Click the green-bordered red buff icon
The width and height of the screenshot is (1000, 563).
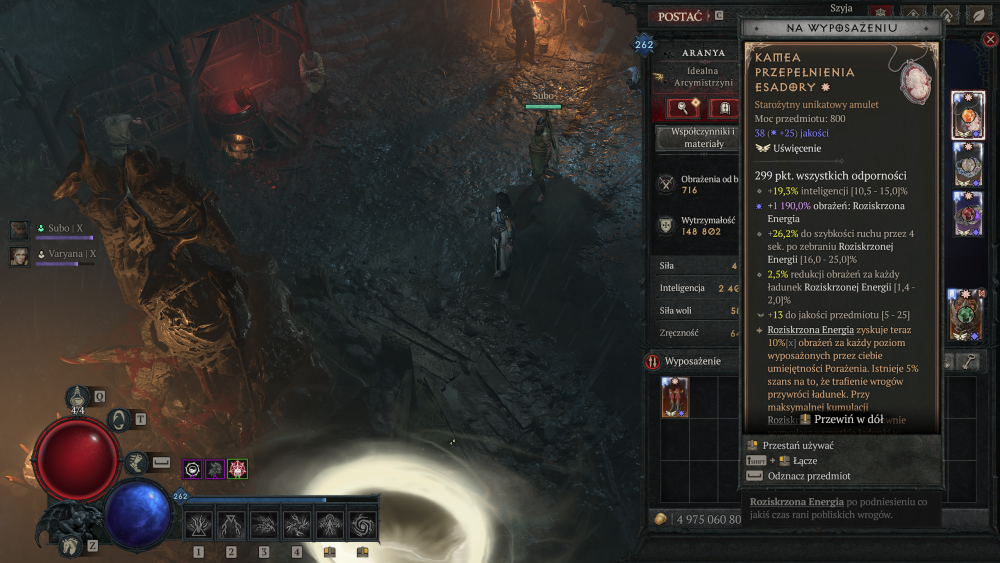pyautogui.click(x=238, y=468)
